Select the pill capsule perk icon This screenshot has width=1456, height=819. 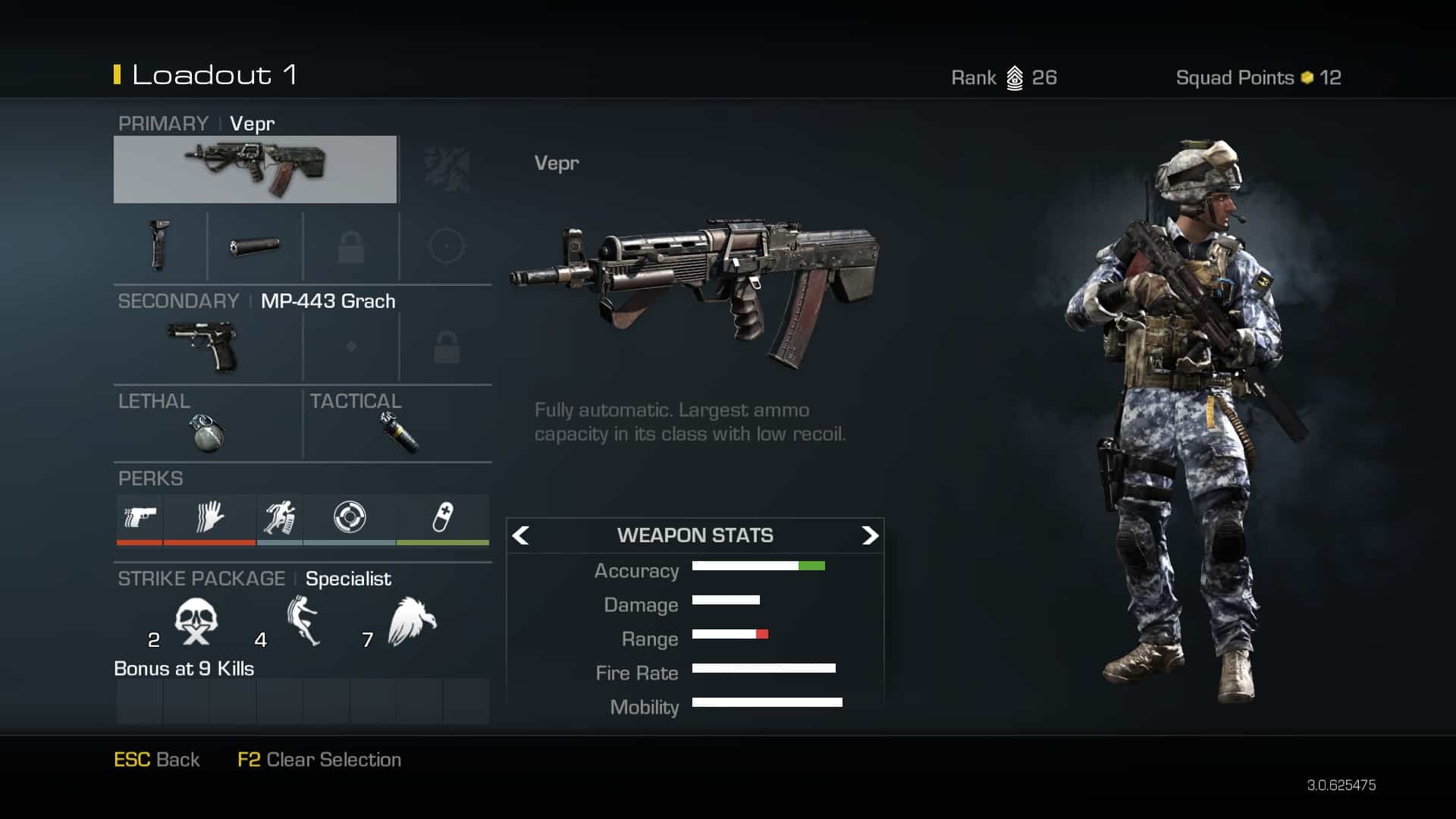coord(443,518)
